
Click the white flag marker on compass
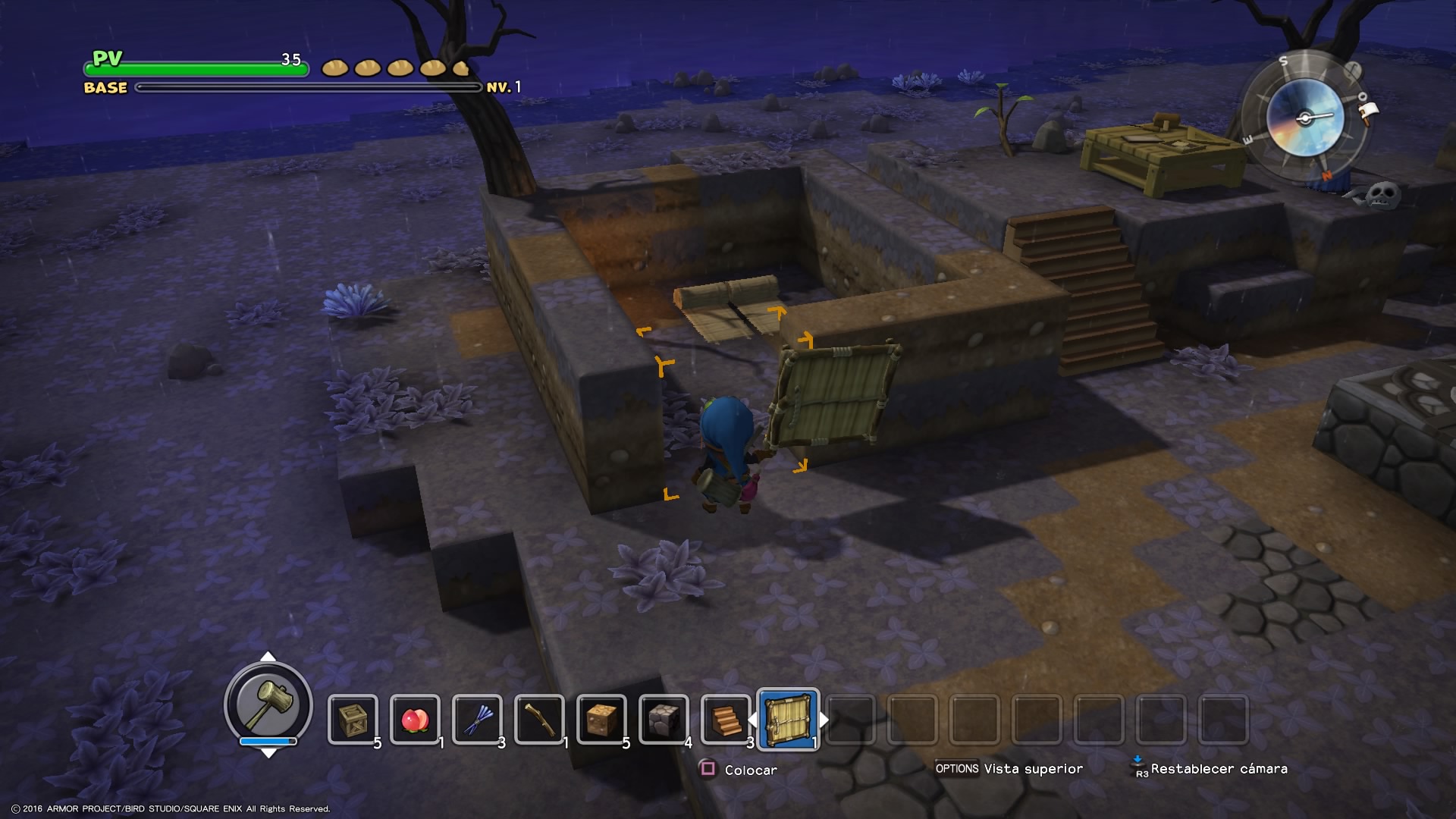pos(1367,112)
